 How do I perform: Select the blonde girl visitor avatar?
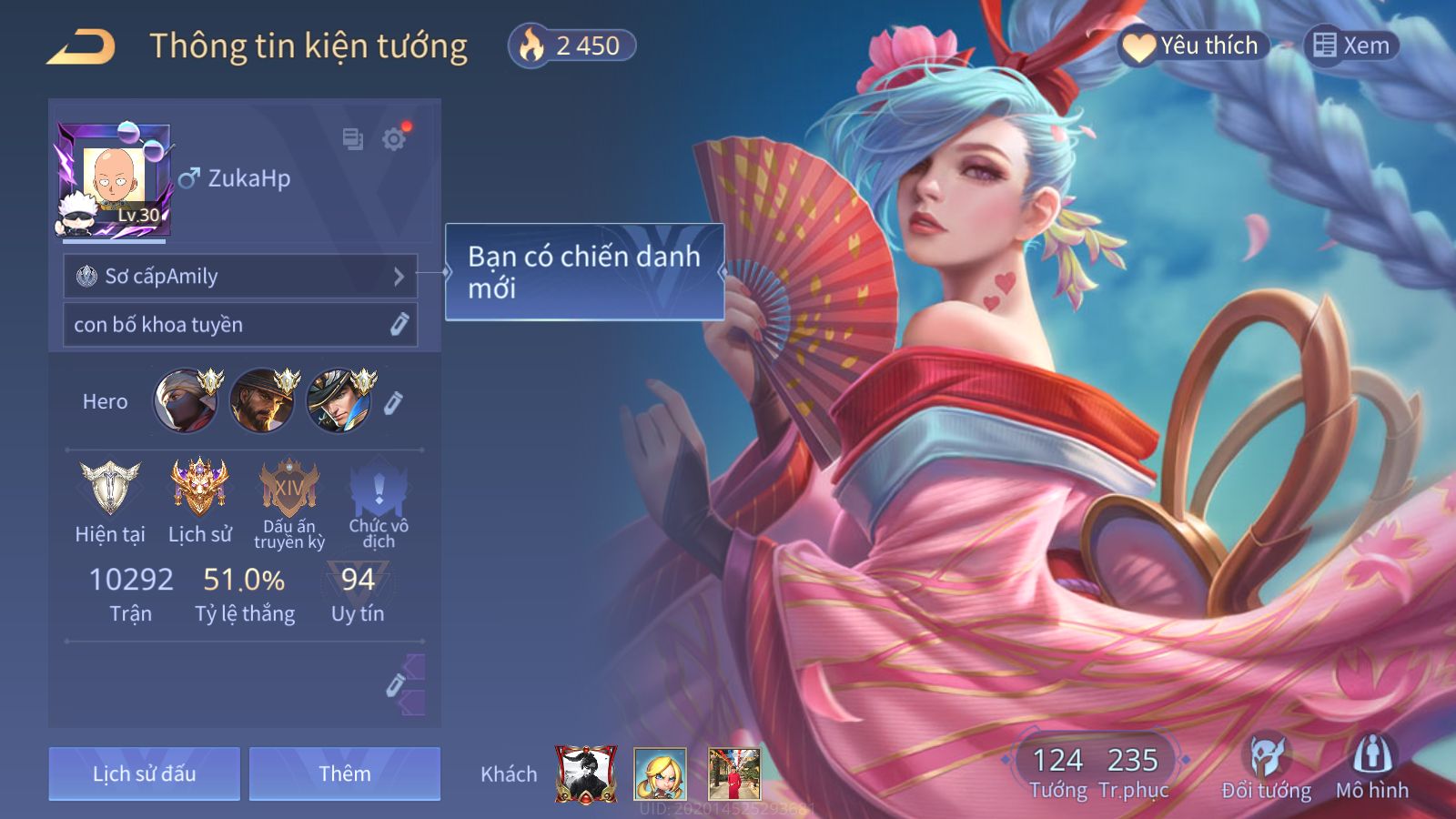[x=660, y=774]
